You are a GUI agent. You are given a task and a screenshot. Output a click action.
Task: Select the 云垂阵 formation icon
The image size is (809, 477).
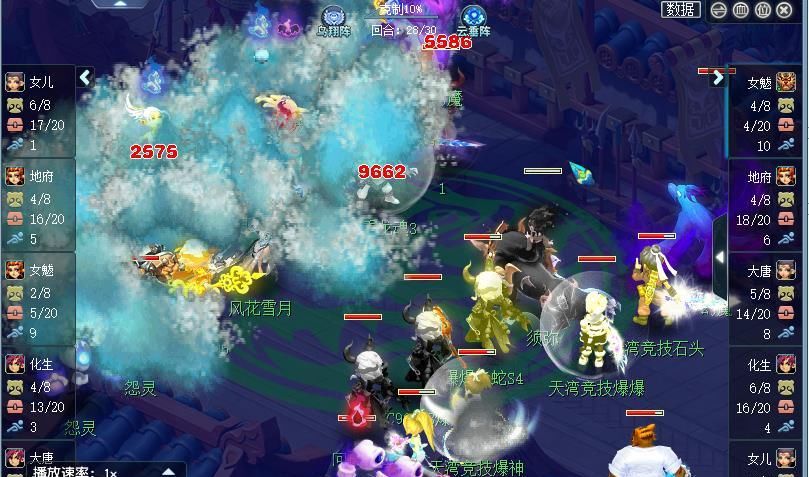(x=472, y=16)
